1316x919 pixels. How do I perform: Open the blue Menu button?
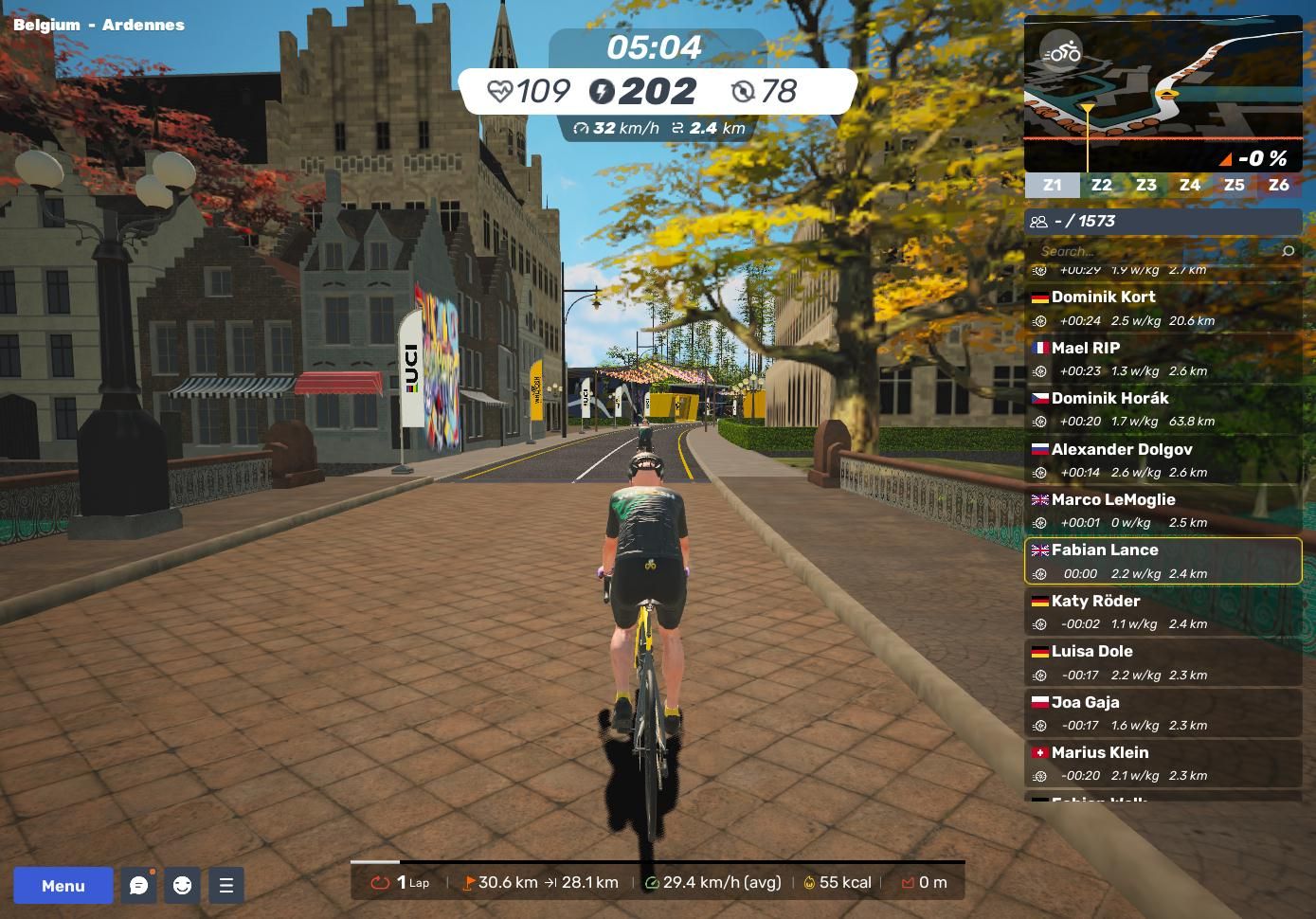[x=63, y=886]
